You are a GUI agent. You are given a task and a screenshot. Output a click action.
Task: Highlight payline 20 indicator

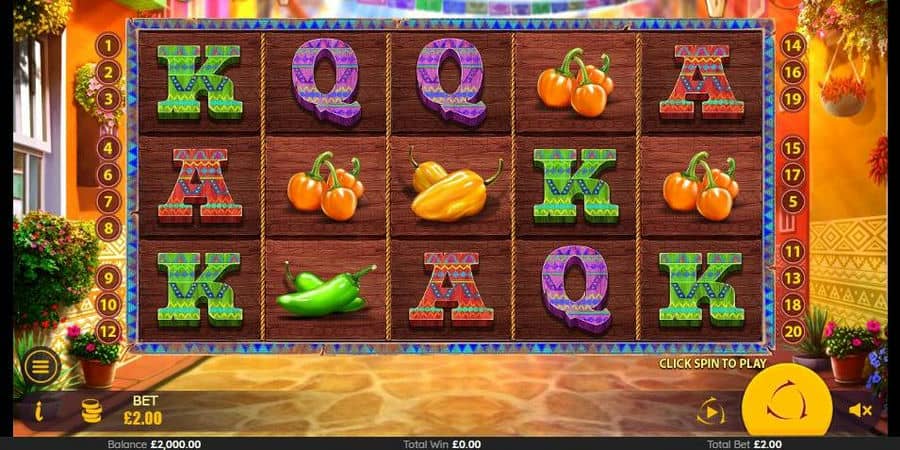click(793, 331)
